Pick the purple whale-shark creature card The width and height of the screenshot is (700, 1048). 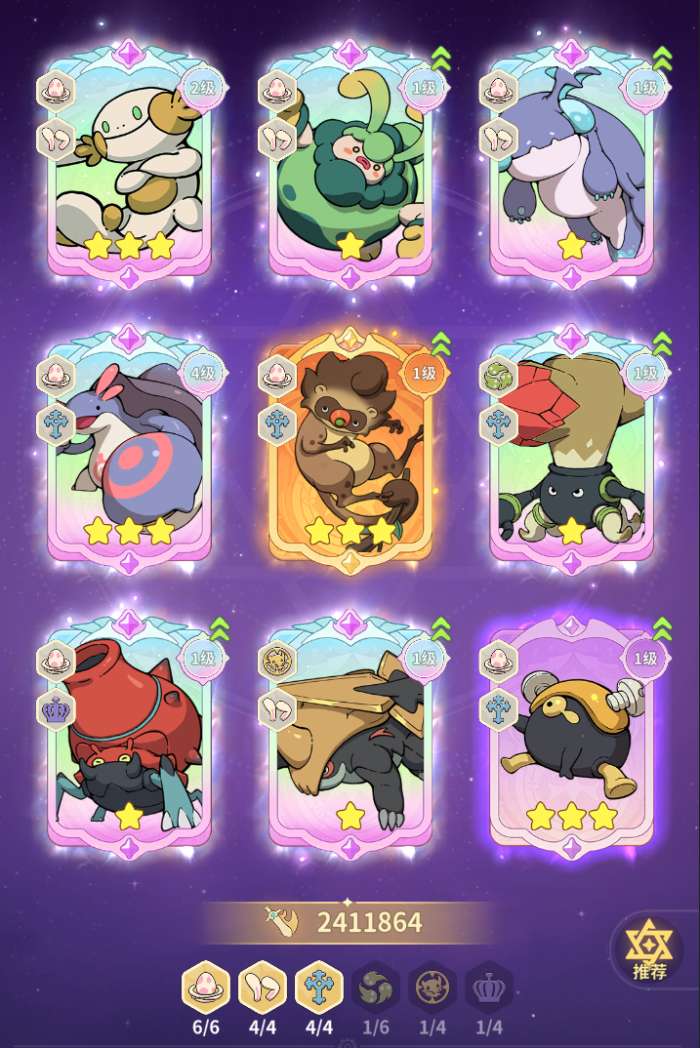coord(571,165)
